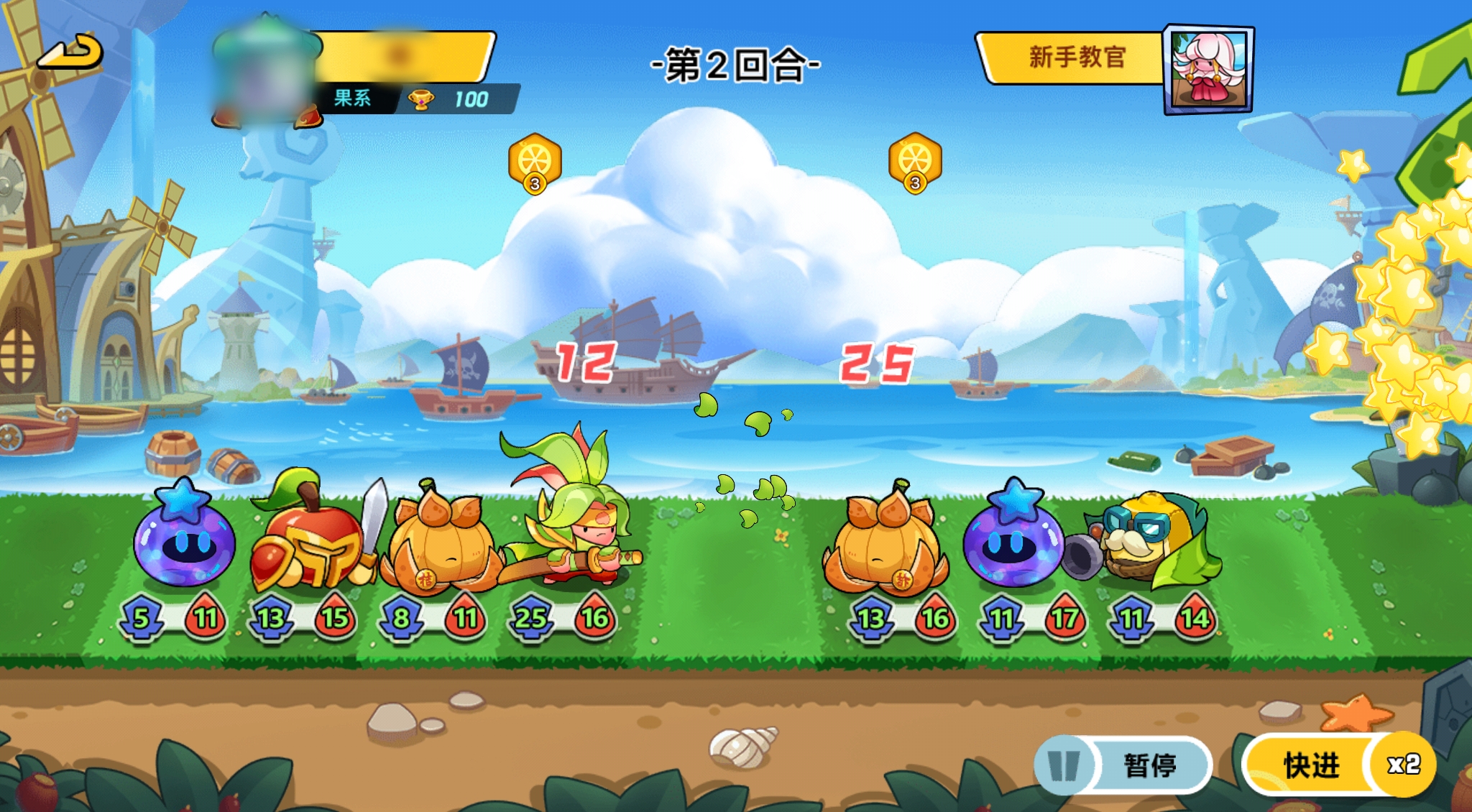Pause the battle with 暂停
1472x812 pixels.
tap(1123, 765)
